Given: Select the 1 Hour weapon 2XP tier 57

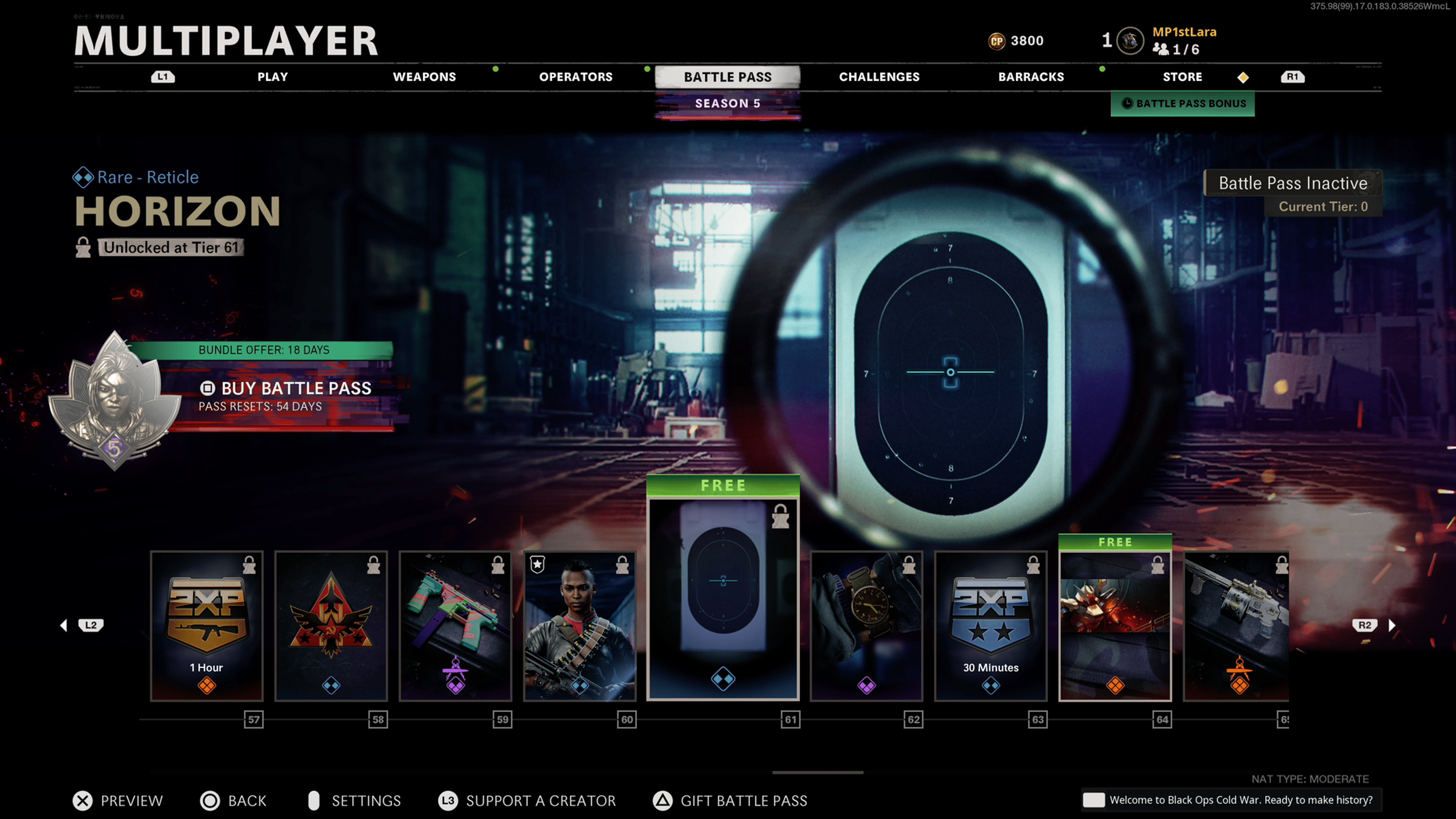Looking at the screenshot, I should (207, 626).
